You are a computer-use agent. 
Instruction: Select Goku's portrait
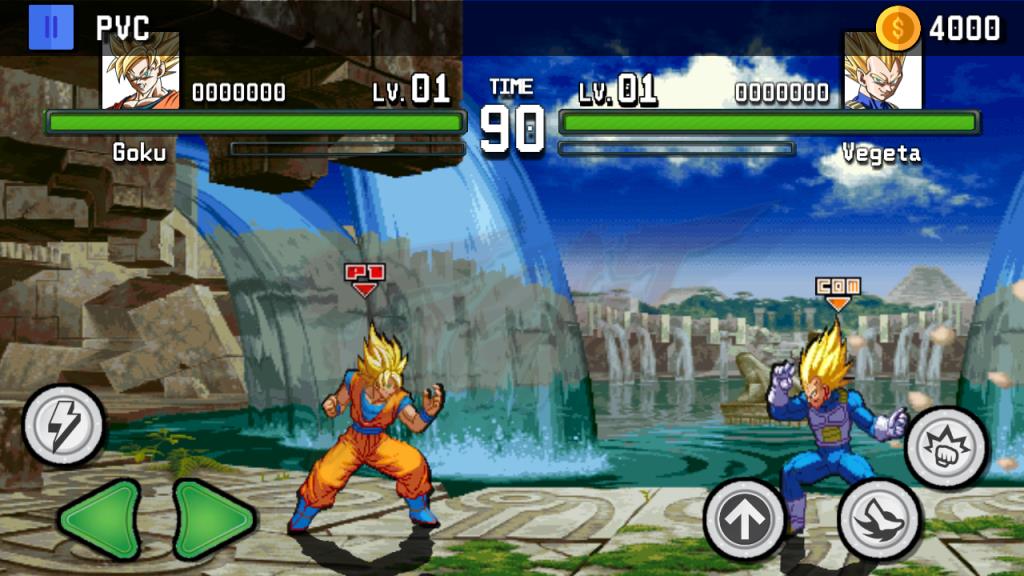[141, 71]
